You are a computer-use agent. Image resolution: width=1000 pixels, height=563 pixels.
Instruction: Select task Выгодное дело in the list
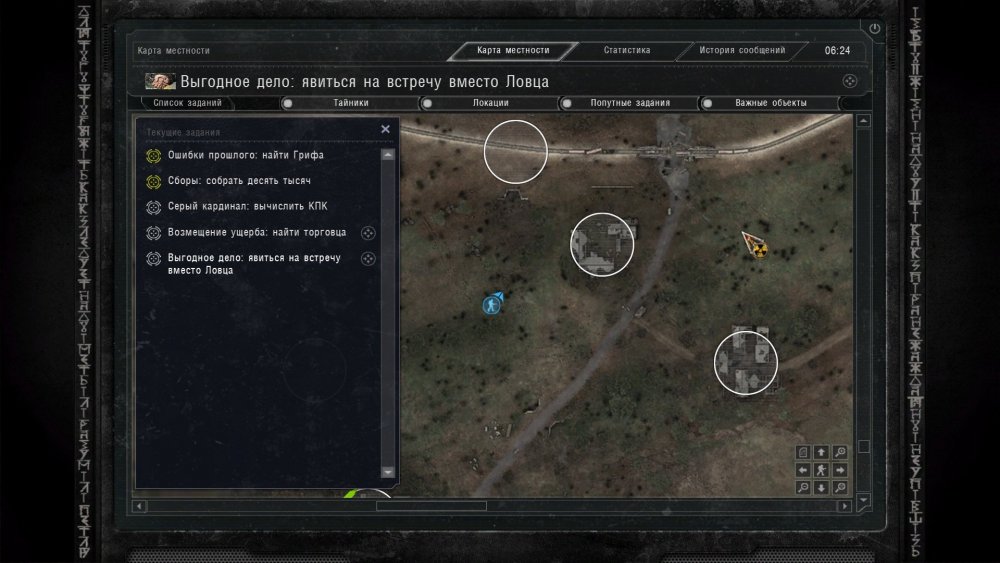click(254, 264)
